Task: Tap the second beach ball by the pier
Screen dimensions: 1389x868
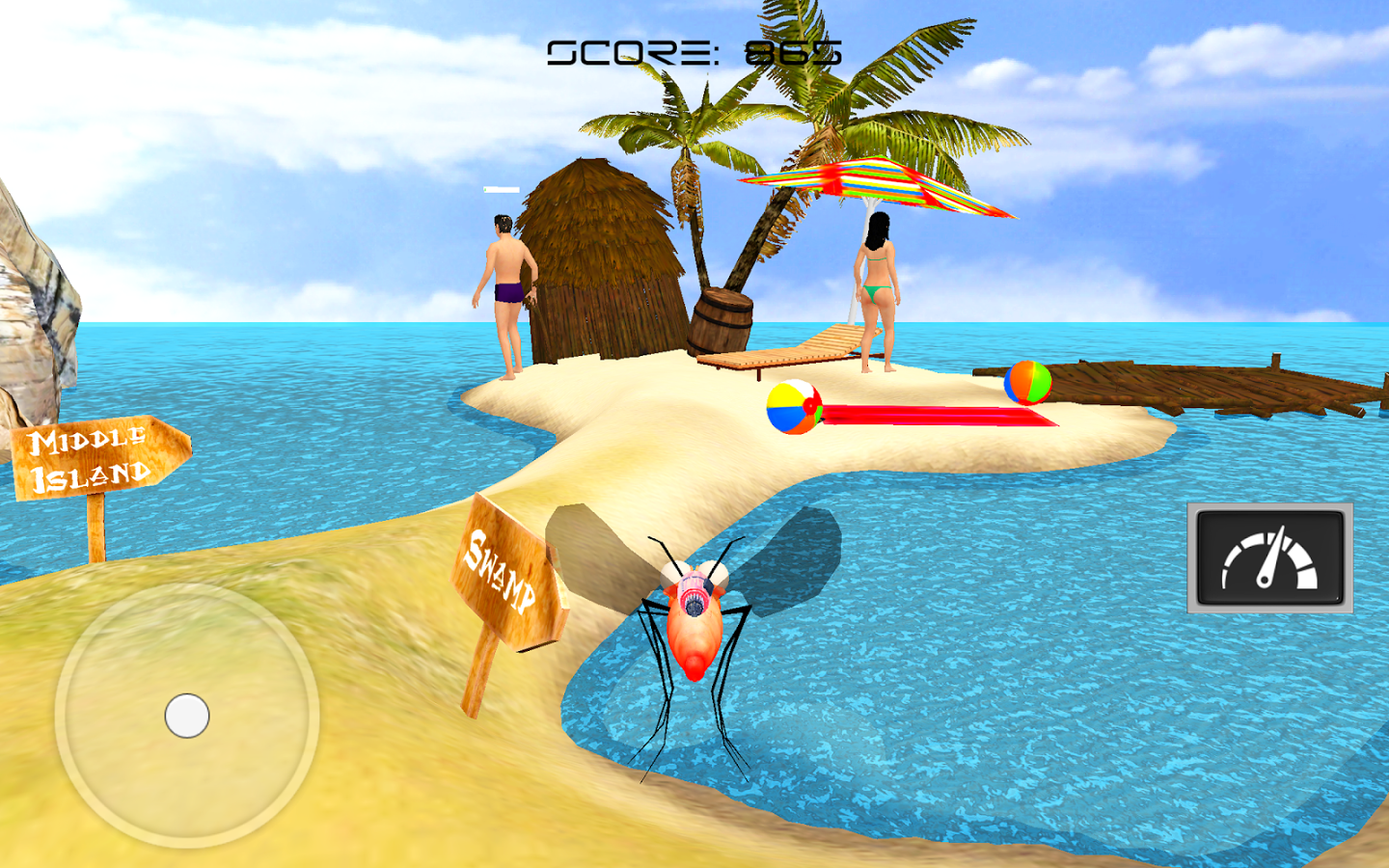Action: coord(1025,384)
